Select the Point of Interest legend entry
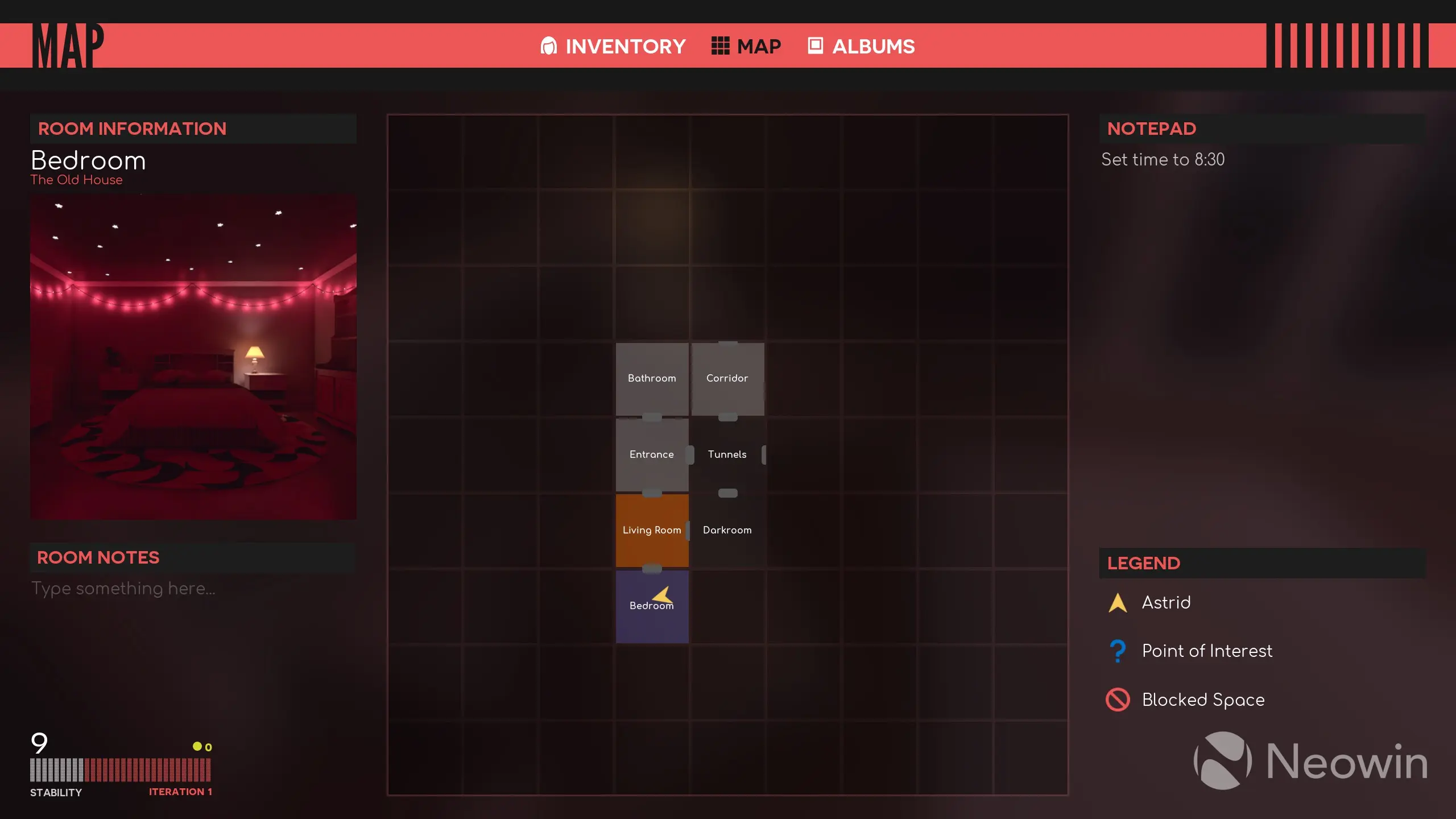The width and height of the screenshot is (1456, 819). click(1206, 651)
